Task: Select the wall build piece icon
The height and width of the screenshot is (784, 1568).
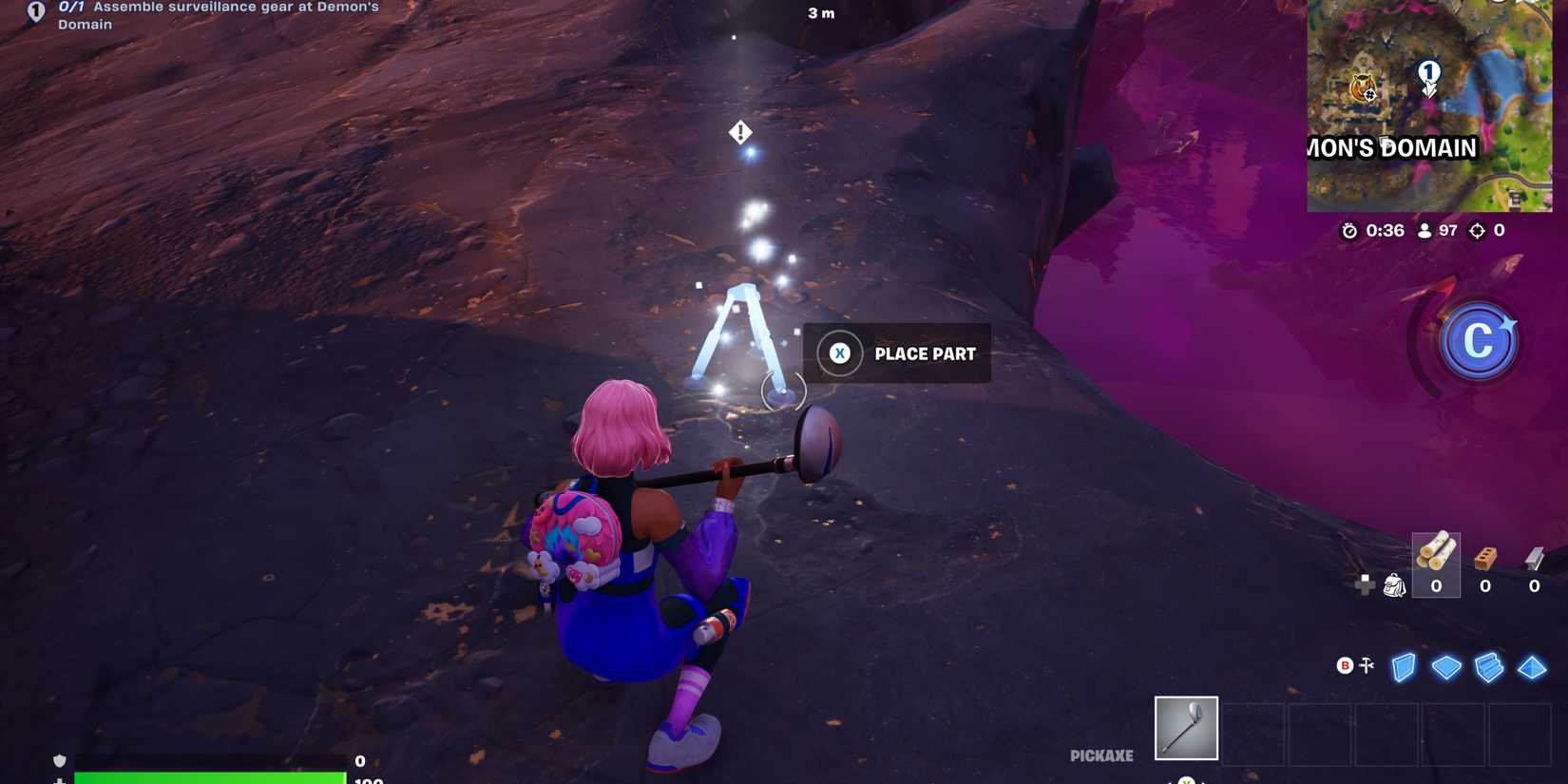Action: coord(1405,668)
